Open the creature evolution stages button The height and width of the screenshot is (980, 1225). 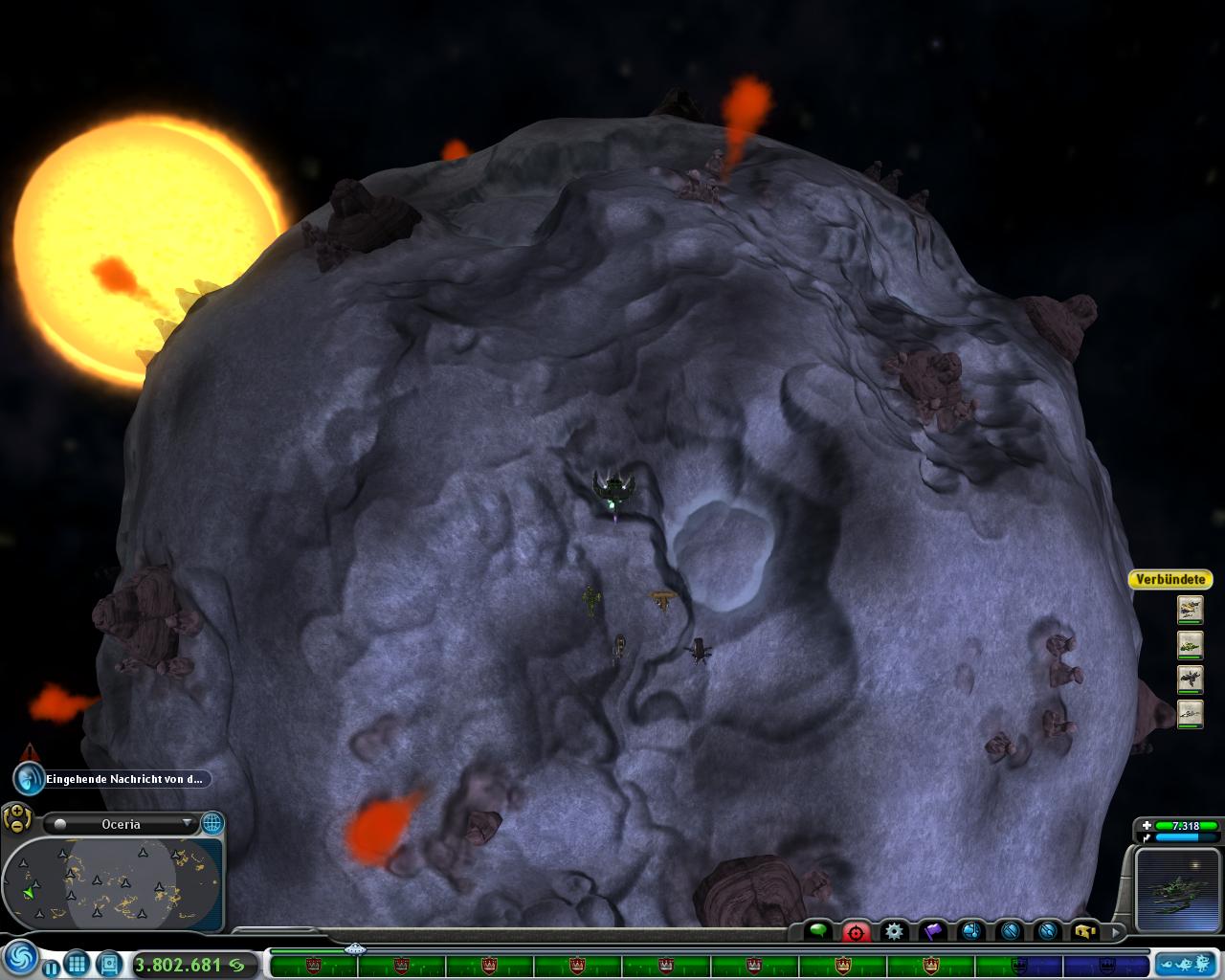1186,964
